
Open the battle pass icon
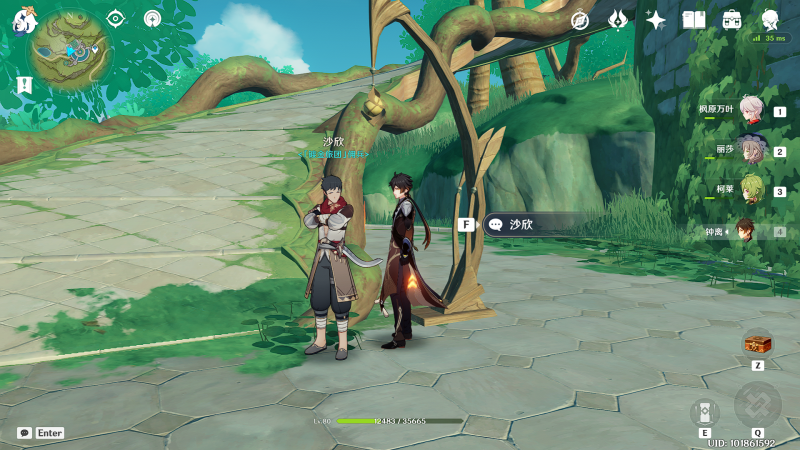(618, 20)
